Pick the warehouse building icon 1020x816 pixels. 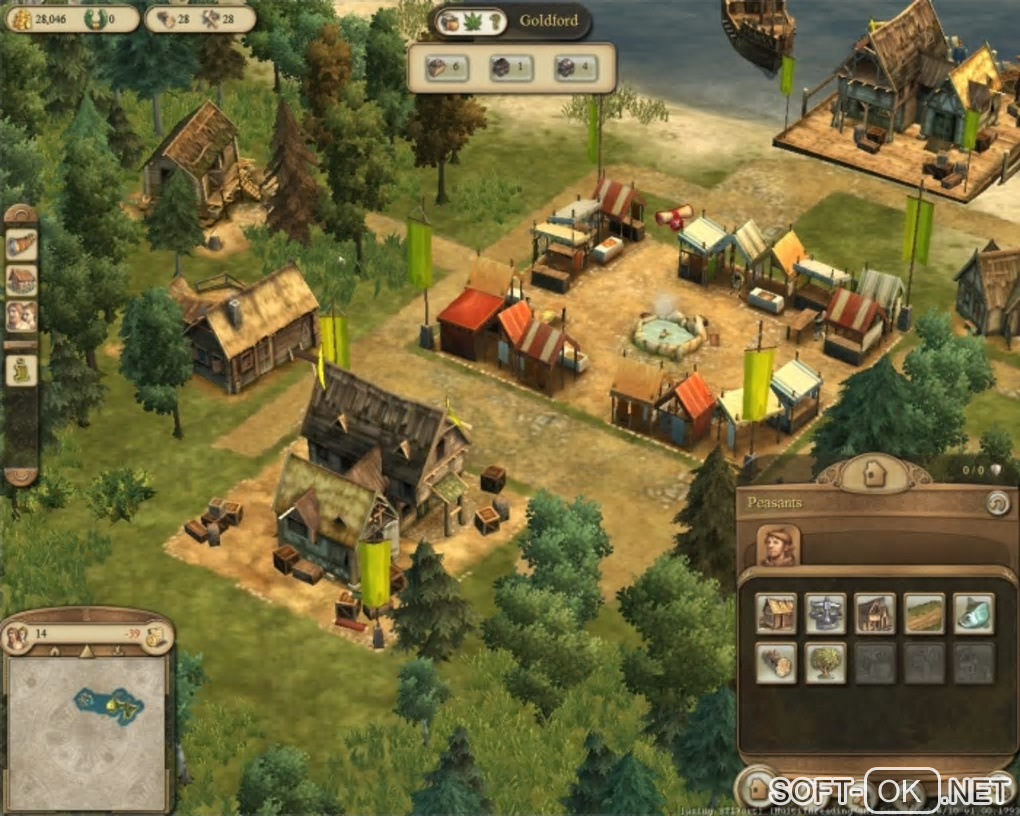875,614
